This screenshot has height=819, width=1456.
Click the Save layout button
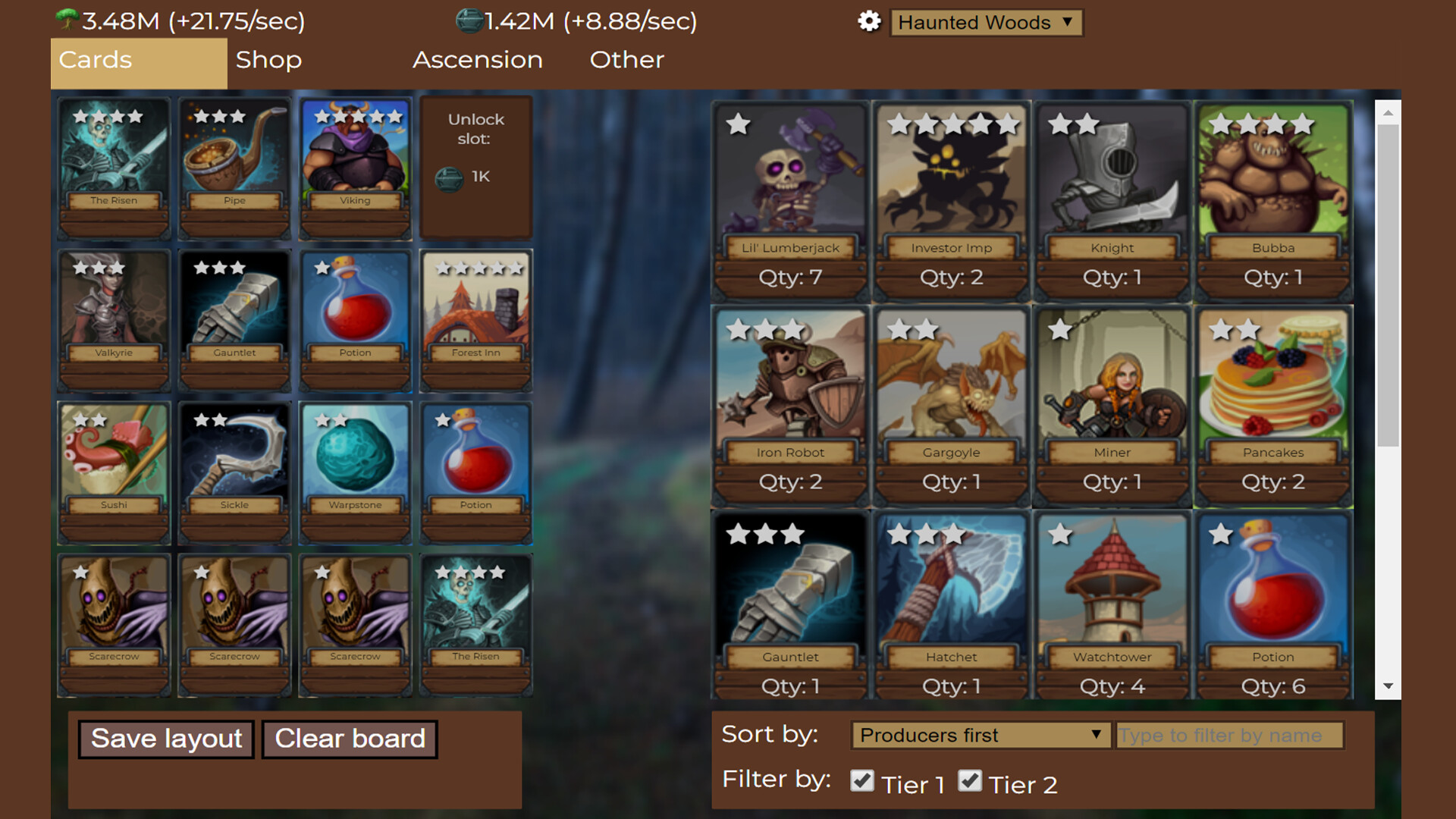[x=165, y=739]
